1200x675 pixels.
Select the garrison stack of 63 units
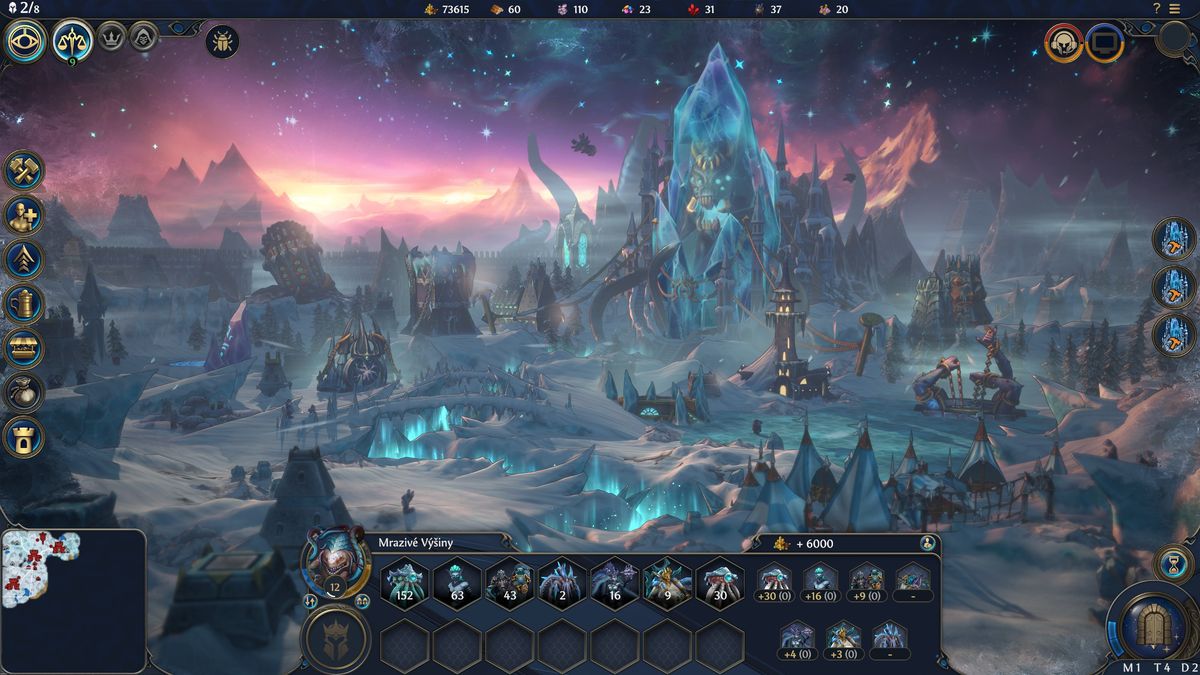pyautogui.click(x=457, y=583)
